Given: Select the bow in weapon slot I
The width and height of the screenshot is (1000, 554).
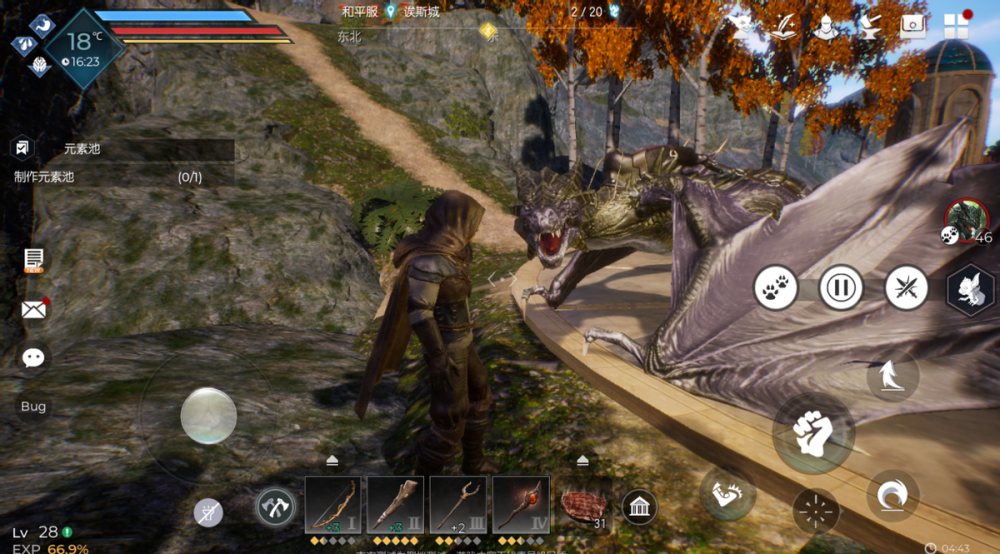Looking at the screenshot, I should pos(333,504).
